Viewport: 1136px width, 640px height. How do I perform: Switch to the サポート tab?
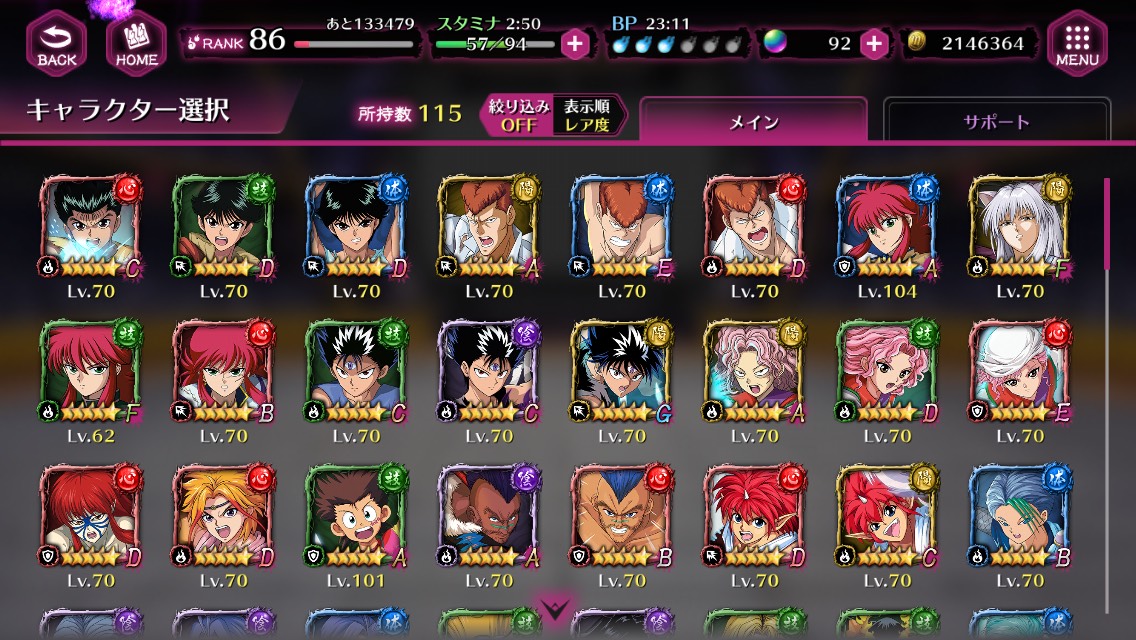coord(996,122)
